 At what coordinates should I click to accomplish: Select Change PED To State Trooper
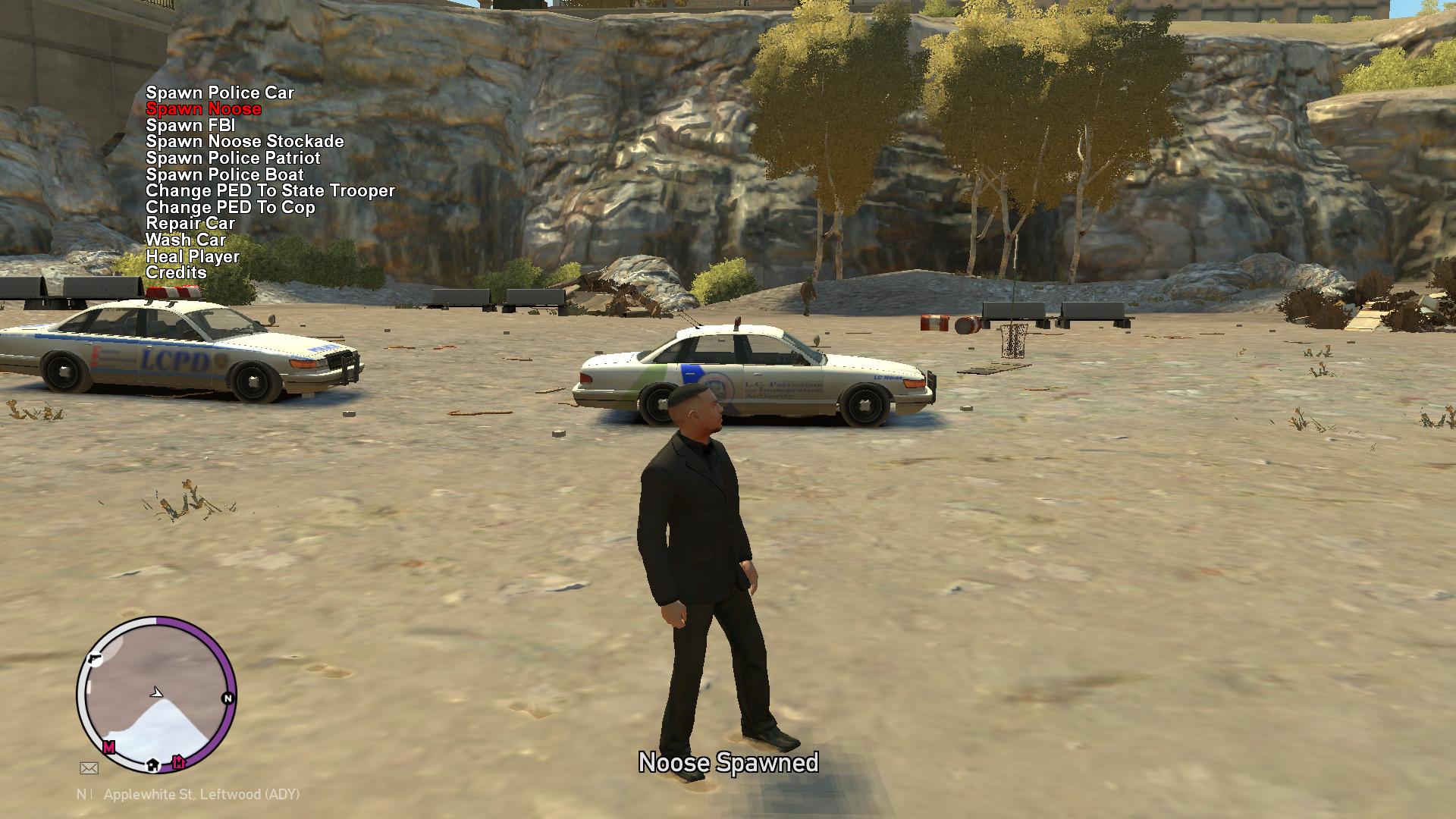point(270,190)
